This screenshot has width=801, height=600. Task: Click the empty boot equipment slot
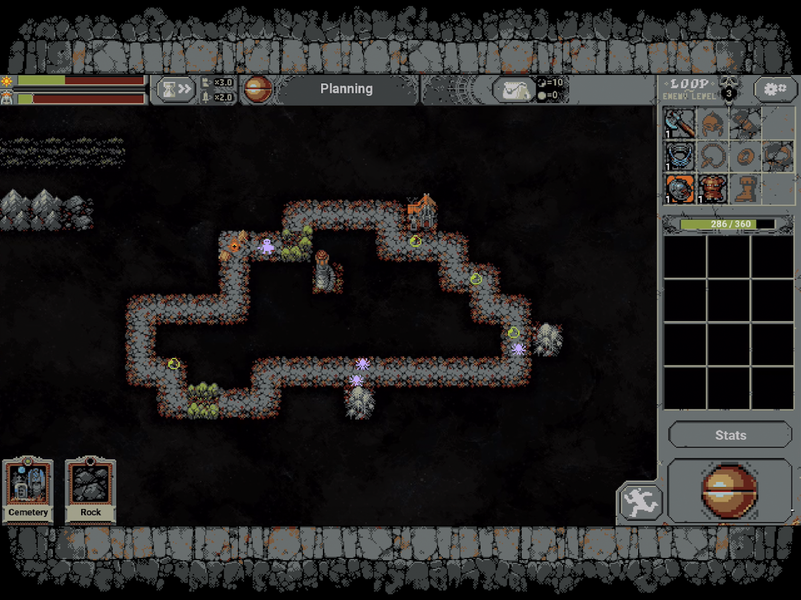point(743,188)
